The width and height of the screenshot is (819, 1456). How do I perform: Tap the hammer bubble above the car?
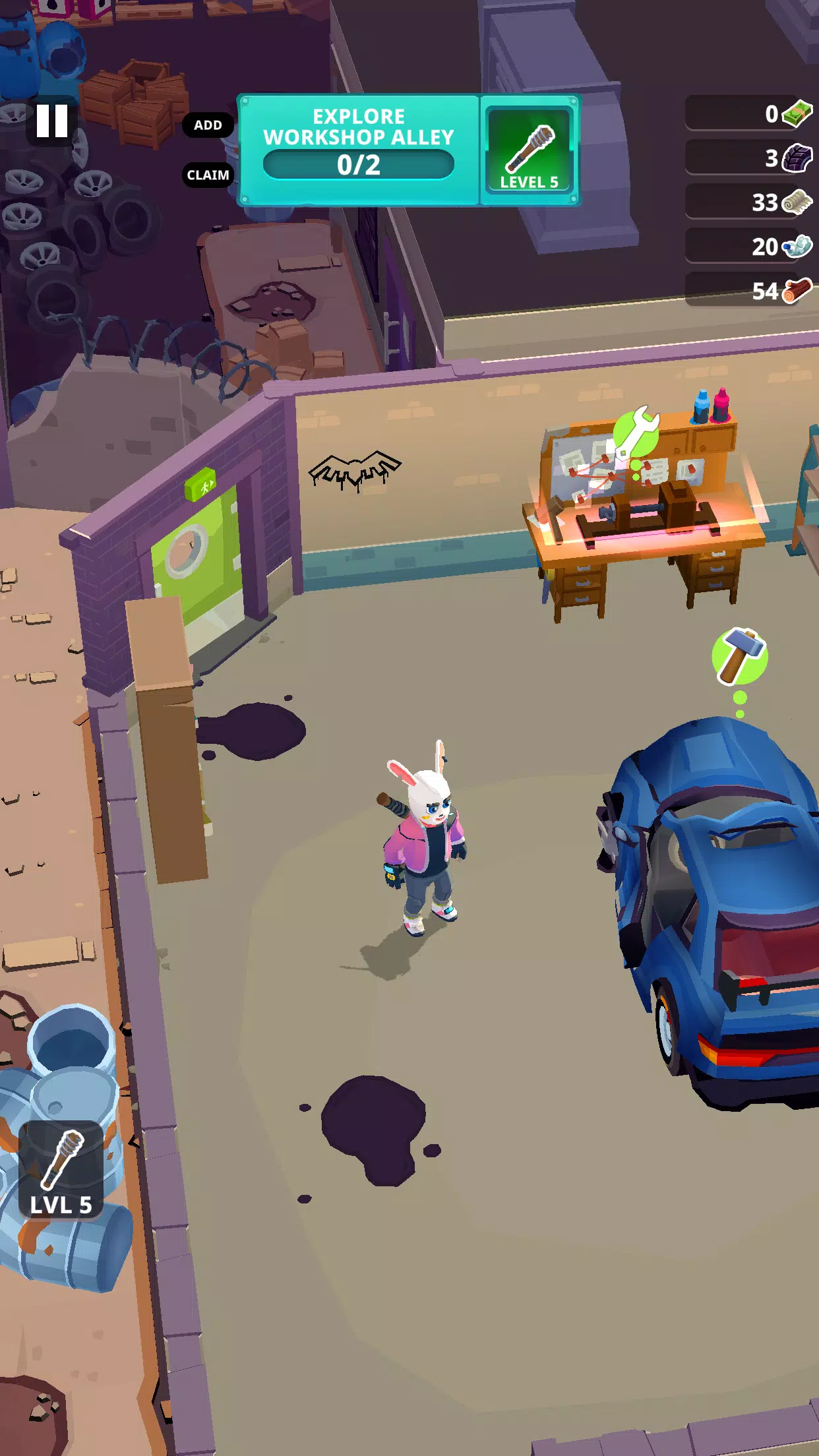tap(739, 655)
